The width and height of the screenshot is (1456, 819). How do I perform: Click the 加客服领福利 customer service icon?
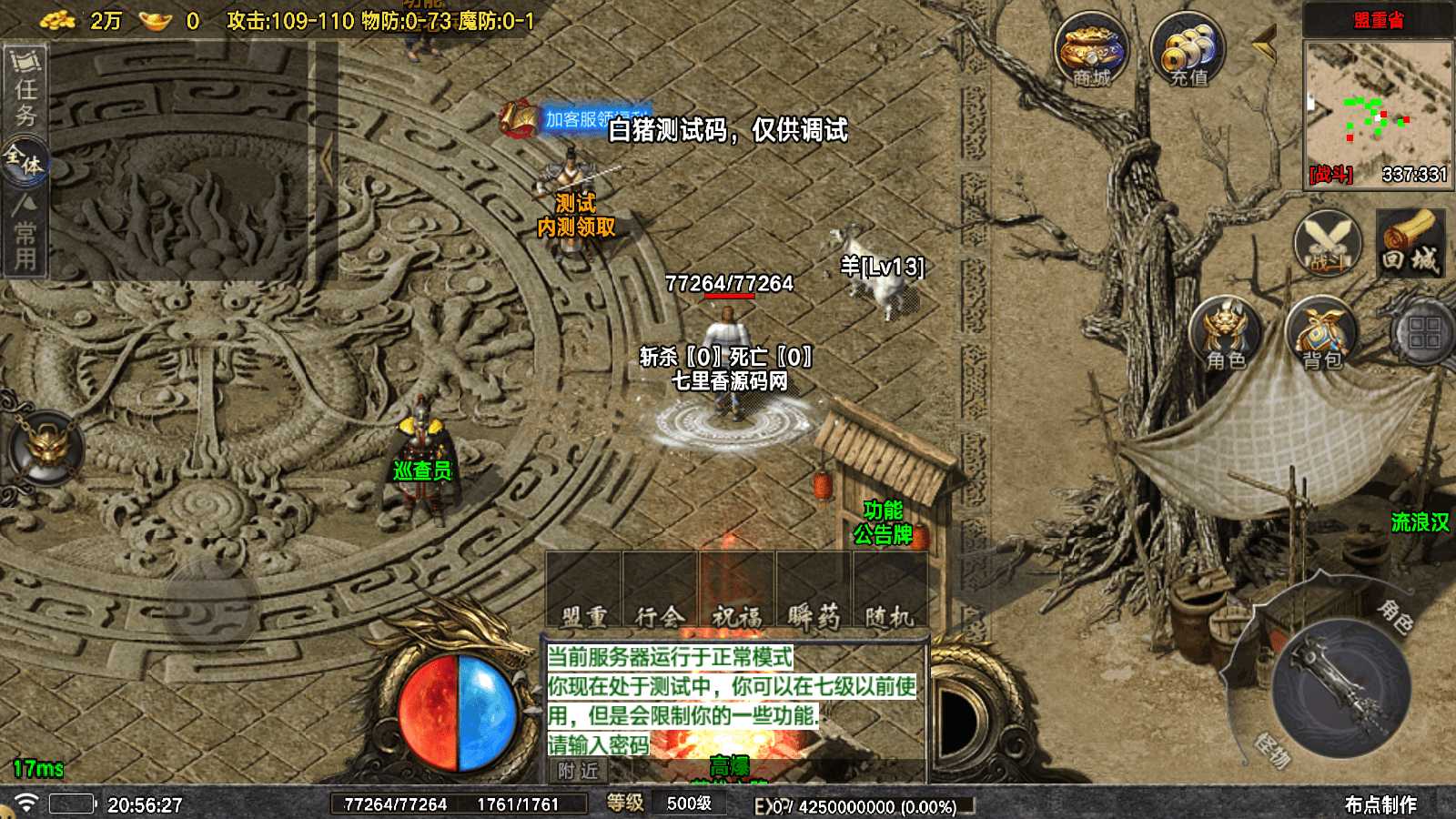pos(517,116)
